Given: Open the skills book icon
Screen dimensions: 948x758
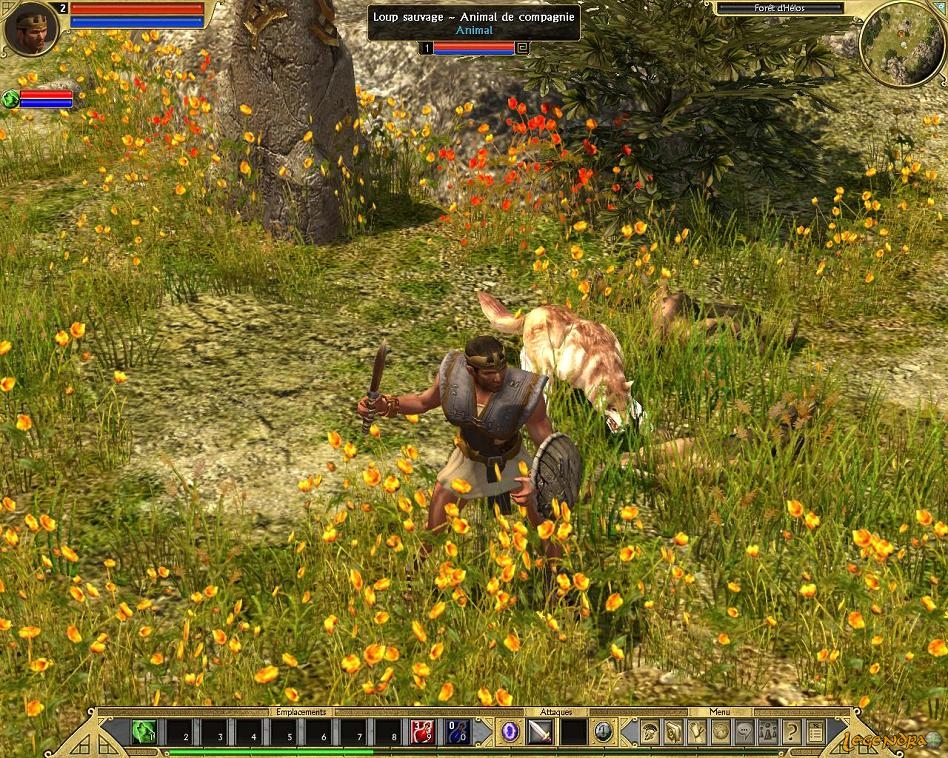Looking at the screenshot, I should pyautogui.click(x=673, y=733).
